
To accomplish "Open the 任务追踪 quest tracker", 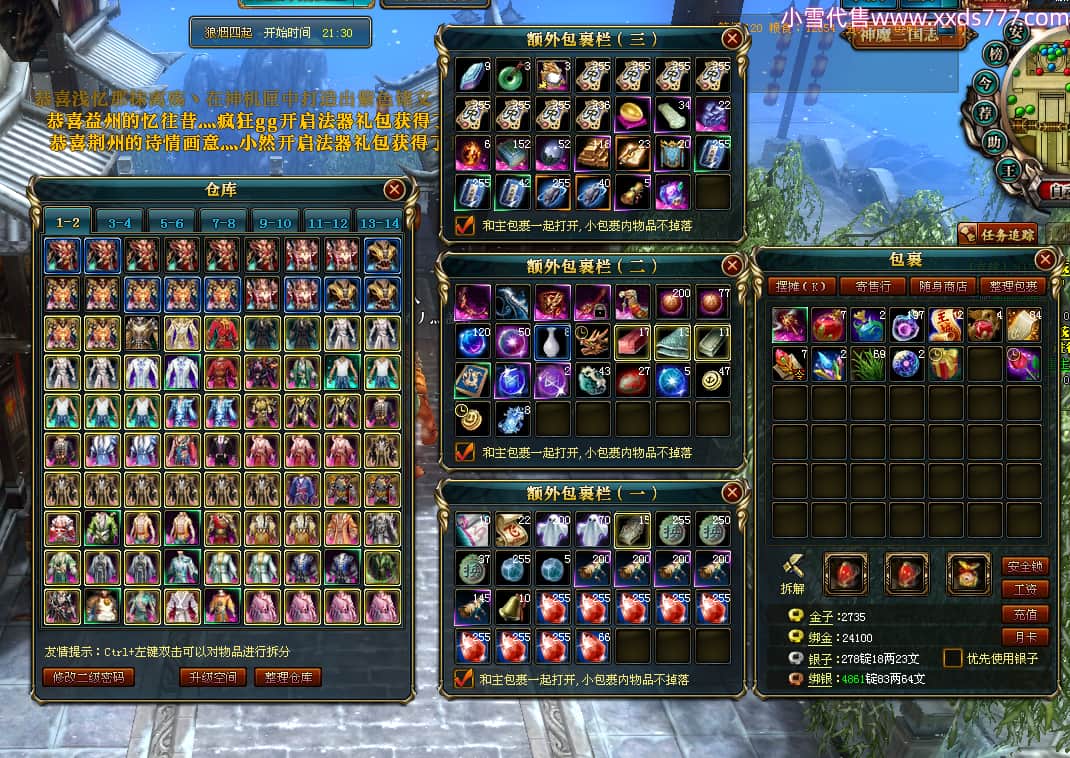I will [x=996, y=233].
